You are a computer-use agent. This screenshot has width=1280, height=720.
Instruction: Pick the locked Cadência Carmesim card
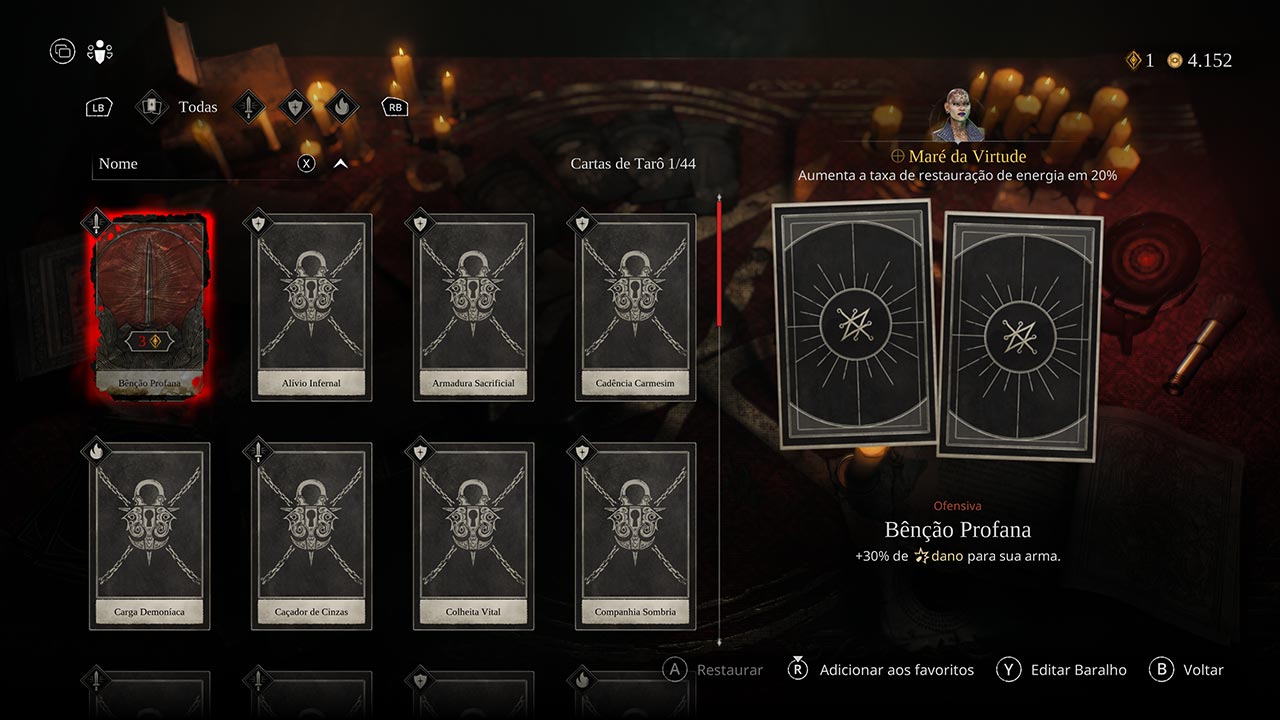tap(635, 306)
